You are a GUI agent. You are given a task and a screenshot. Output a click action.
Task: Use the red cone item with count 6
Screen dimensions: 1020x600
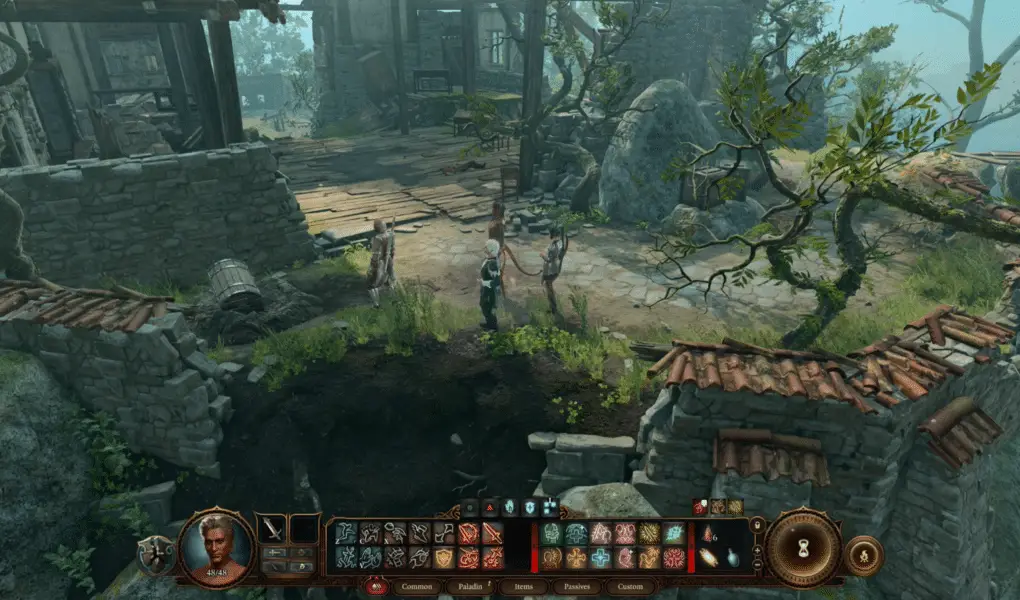coord(708,534)
